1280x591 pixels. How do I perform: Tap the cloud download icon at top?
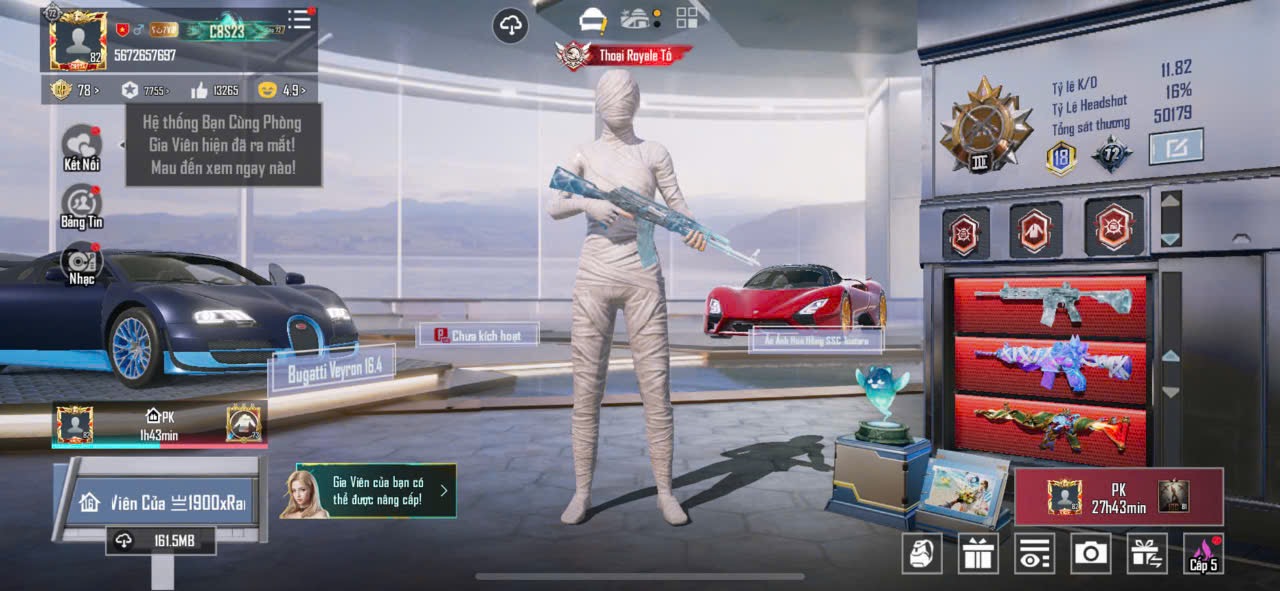(511, 25)
